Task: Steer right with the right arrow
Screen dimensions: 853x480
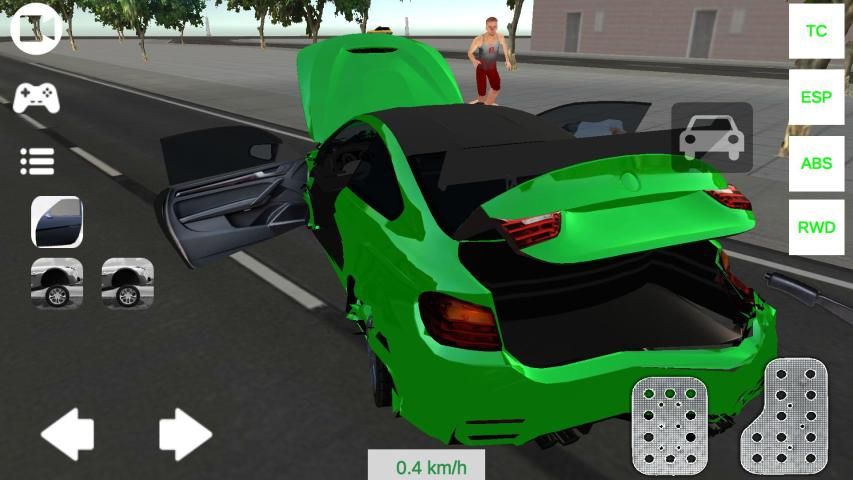Action: click(185, 434)
